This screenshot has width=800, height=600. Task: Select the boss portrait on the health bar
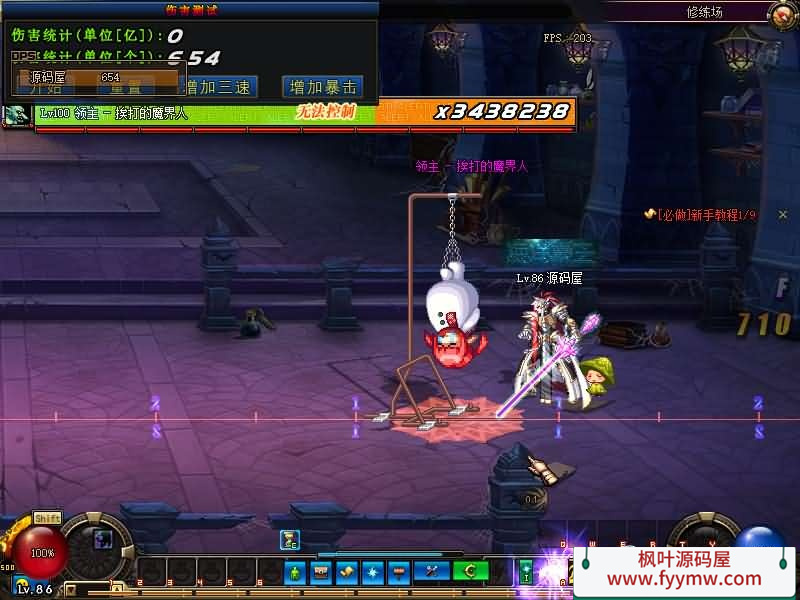[x=16, y=115]
